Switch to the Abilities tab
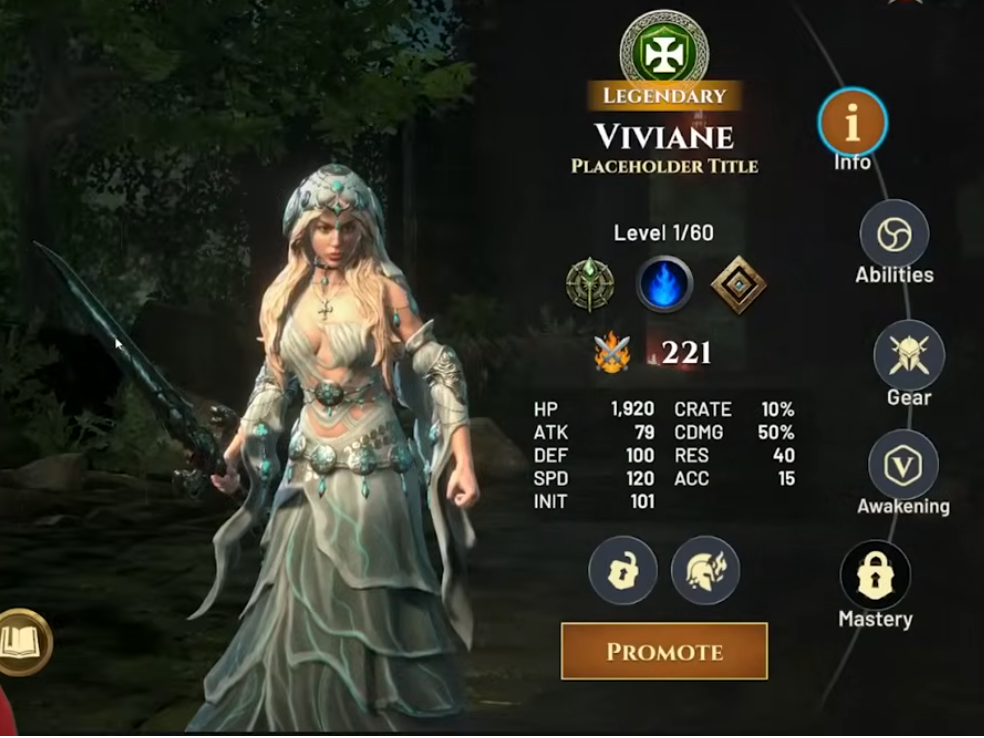 coord(894,235)
